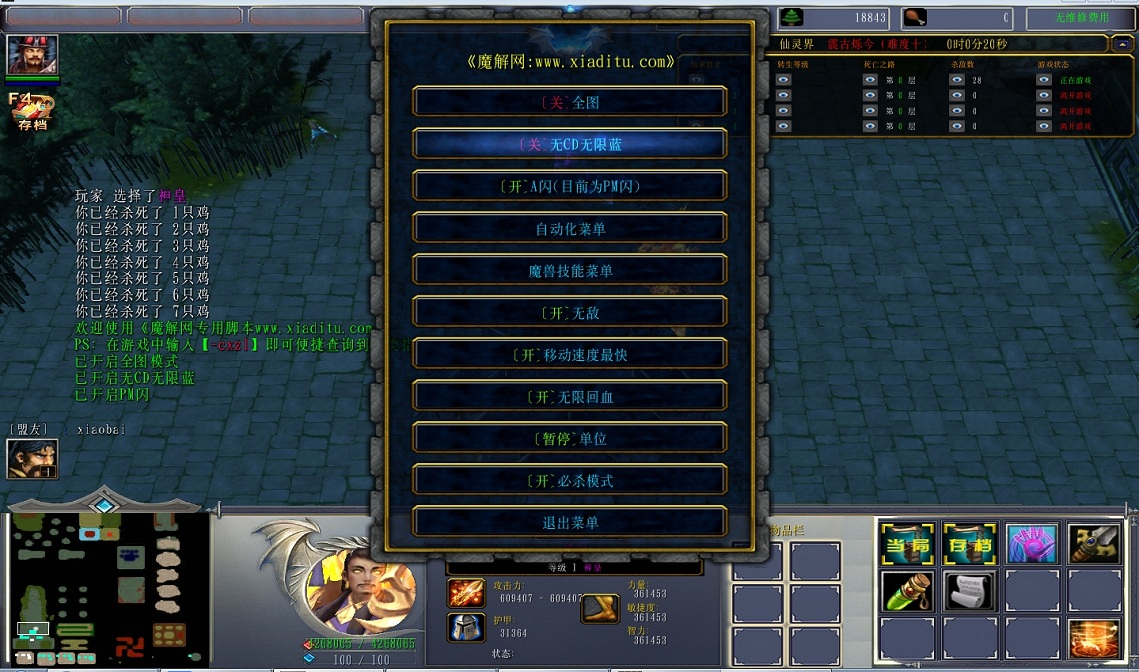1139x672 pixels.
Task: Click the 当局 command icon
Action: (x=907, y=544)
